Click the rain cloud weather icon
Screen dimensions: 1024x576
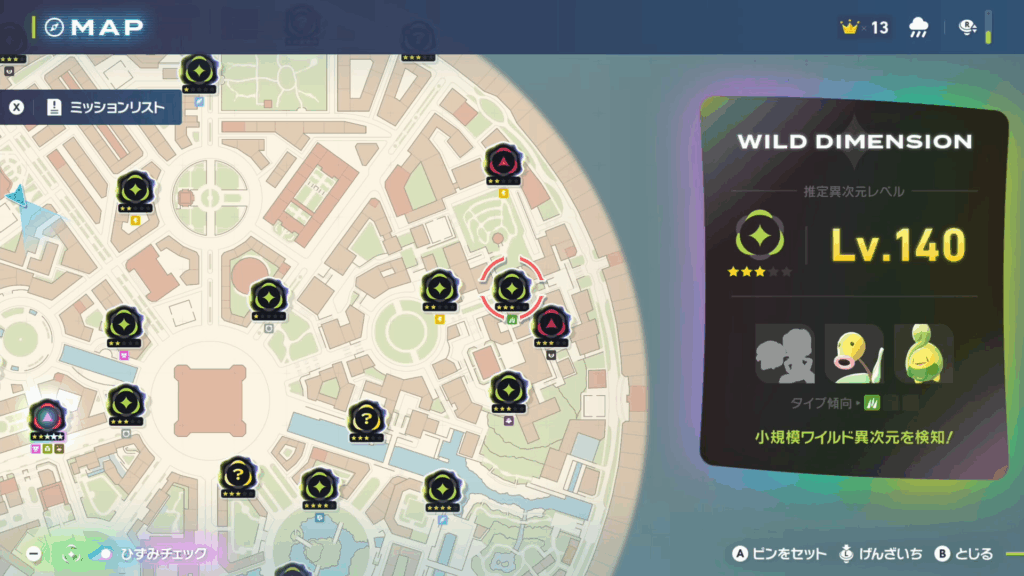pyautogui.click(x=918, y=28)
